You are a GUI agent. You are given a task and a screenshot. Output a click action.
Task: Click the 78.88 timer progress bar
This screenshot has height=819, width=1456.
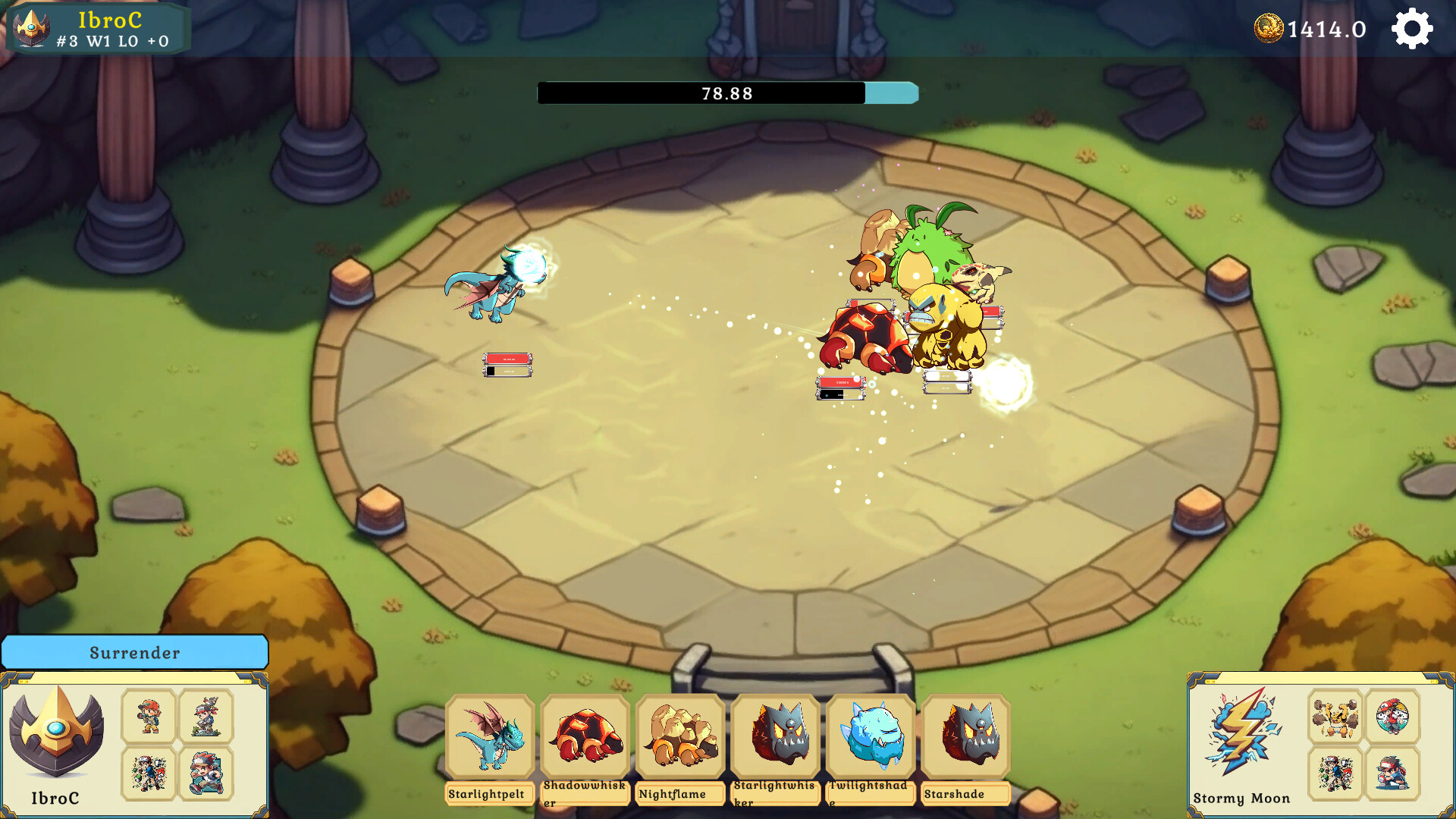pyautogui.click(x=726, y=93)
